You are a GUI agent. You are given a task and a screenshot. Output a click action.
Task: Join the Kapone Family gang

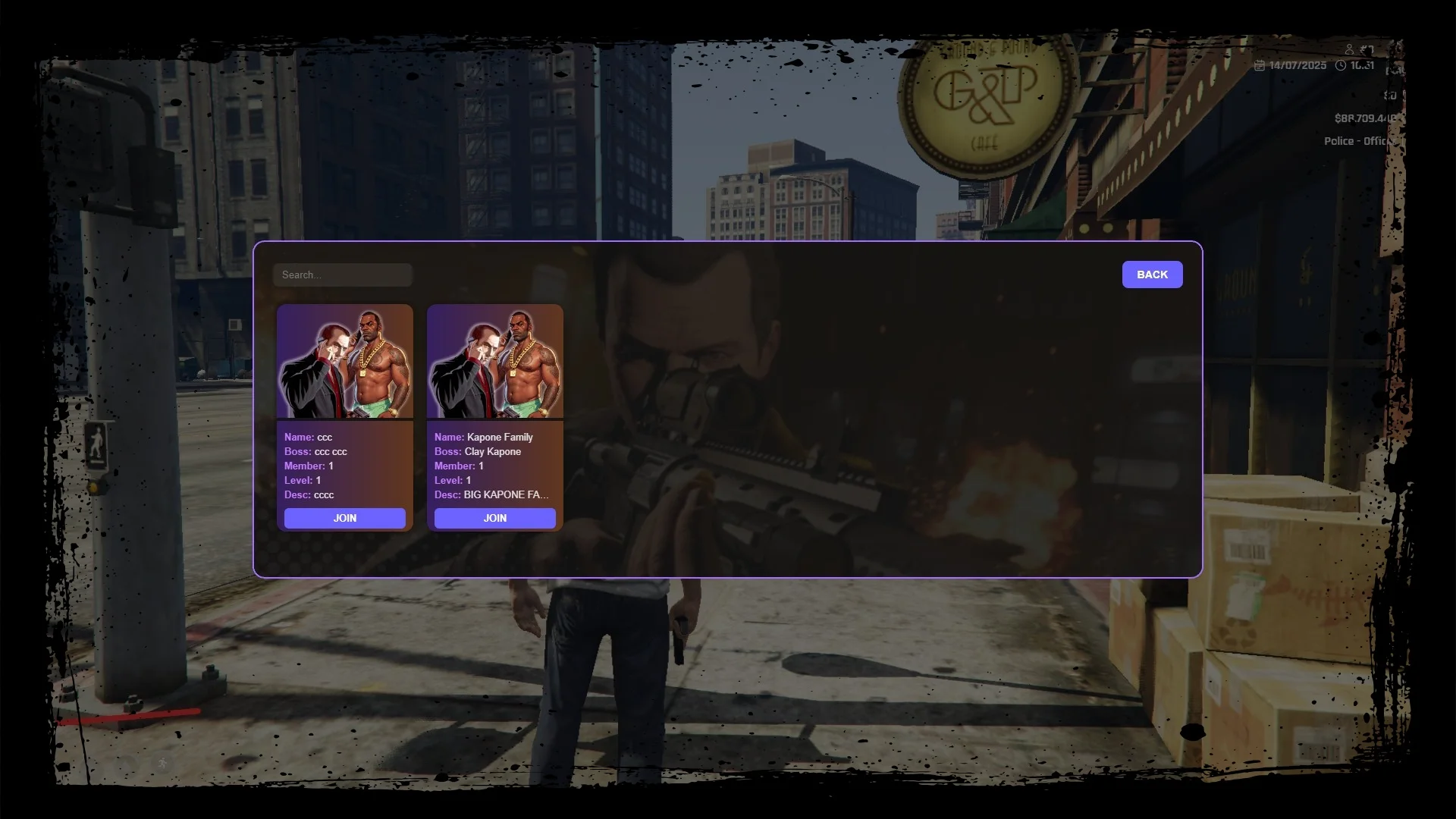click(x=495, y=518)
